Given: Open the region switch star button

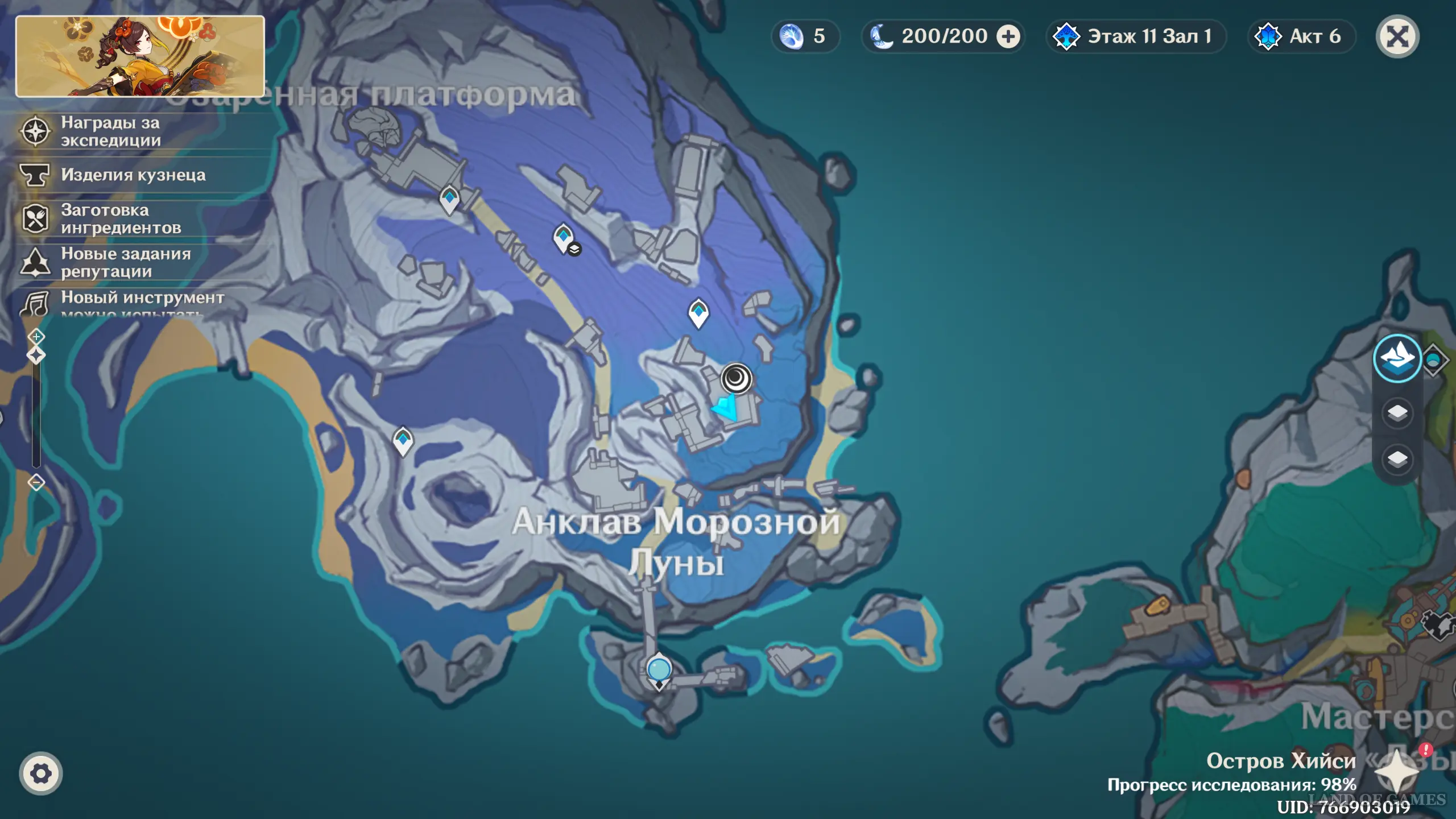Looking at the screenshot, I should pos(1396,772).
